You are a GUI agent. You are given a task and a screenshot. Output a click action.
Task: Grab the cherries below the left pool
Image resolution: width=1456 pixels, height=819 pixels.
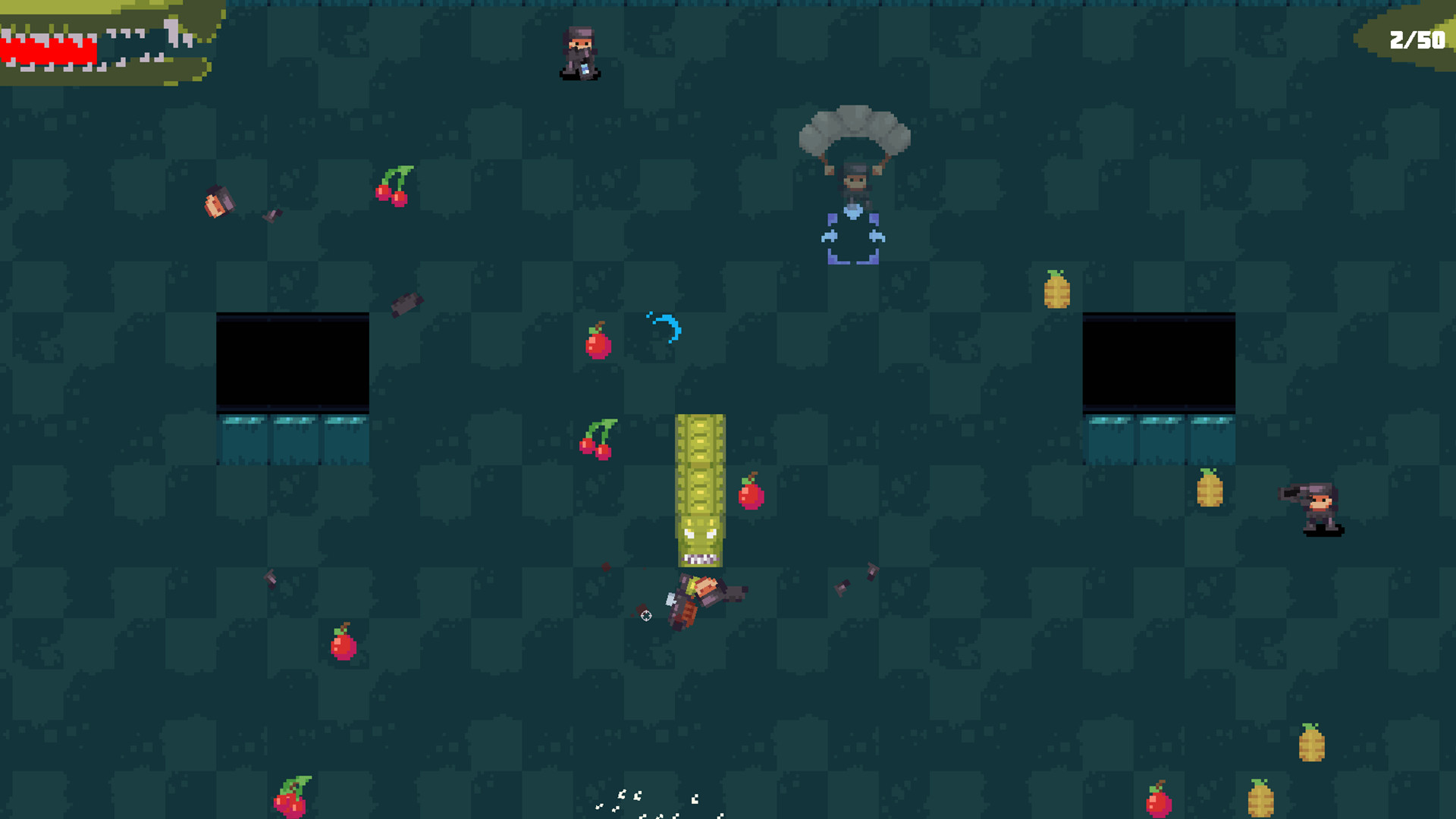pyautogui.click(x=595, y=440)
